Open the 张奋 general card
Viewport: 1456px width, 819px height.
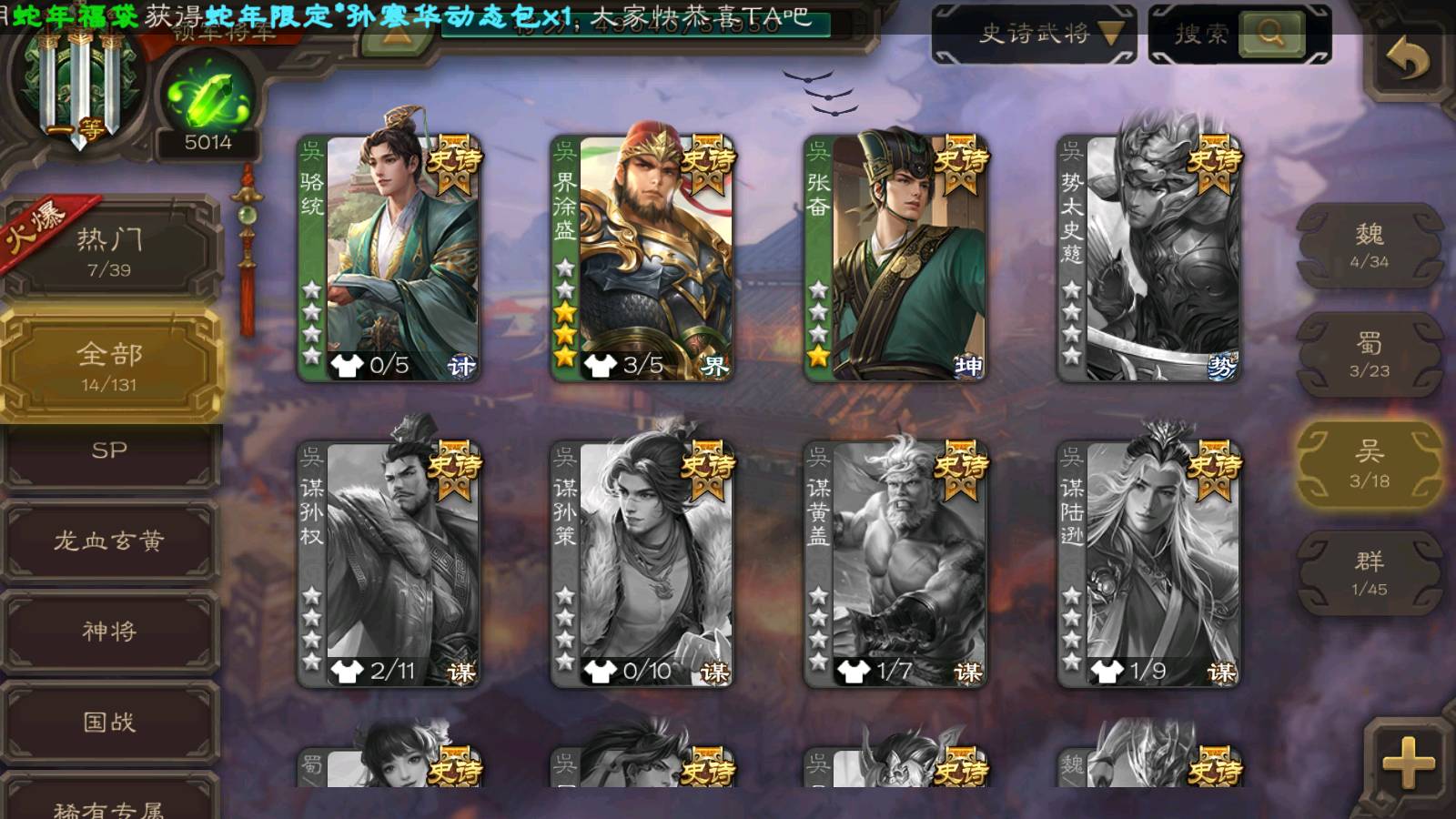pos(895,258)
